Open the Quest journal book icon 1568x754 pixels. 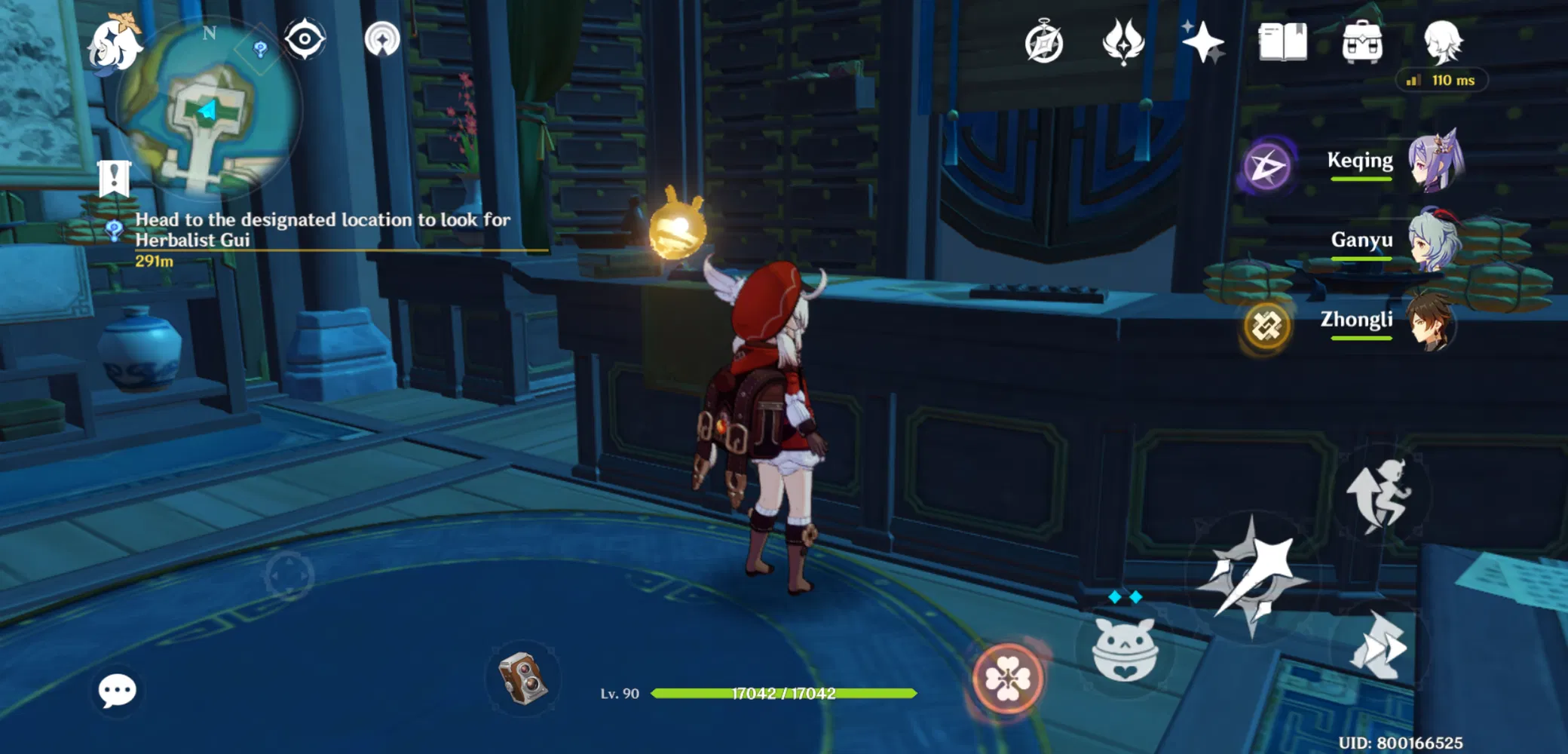pyautogui.click(x=1282, y=43)
